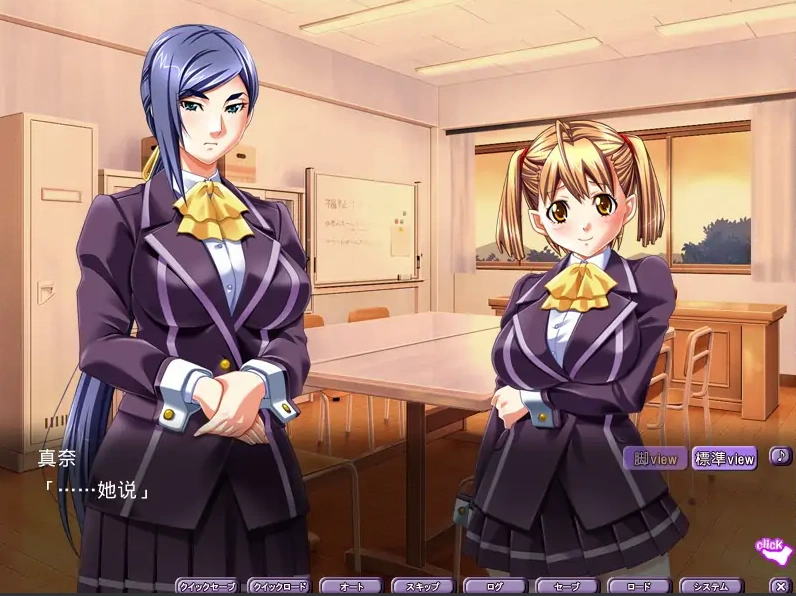Open the ログ backlog

(x=494, y=587)
